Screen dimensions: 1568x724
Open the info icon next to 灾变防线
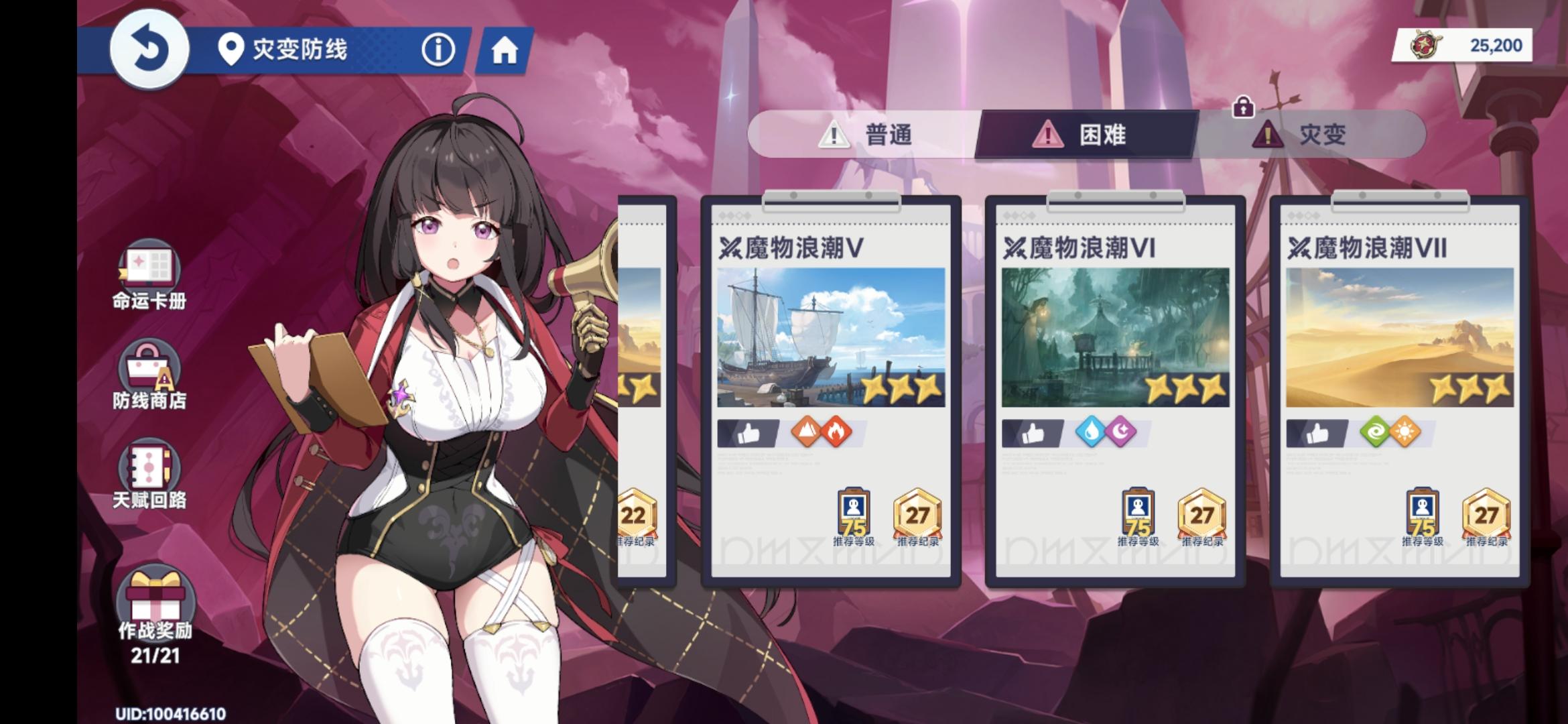click(439, 49)
